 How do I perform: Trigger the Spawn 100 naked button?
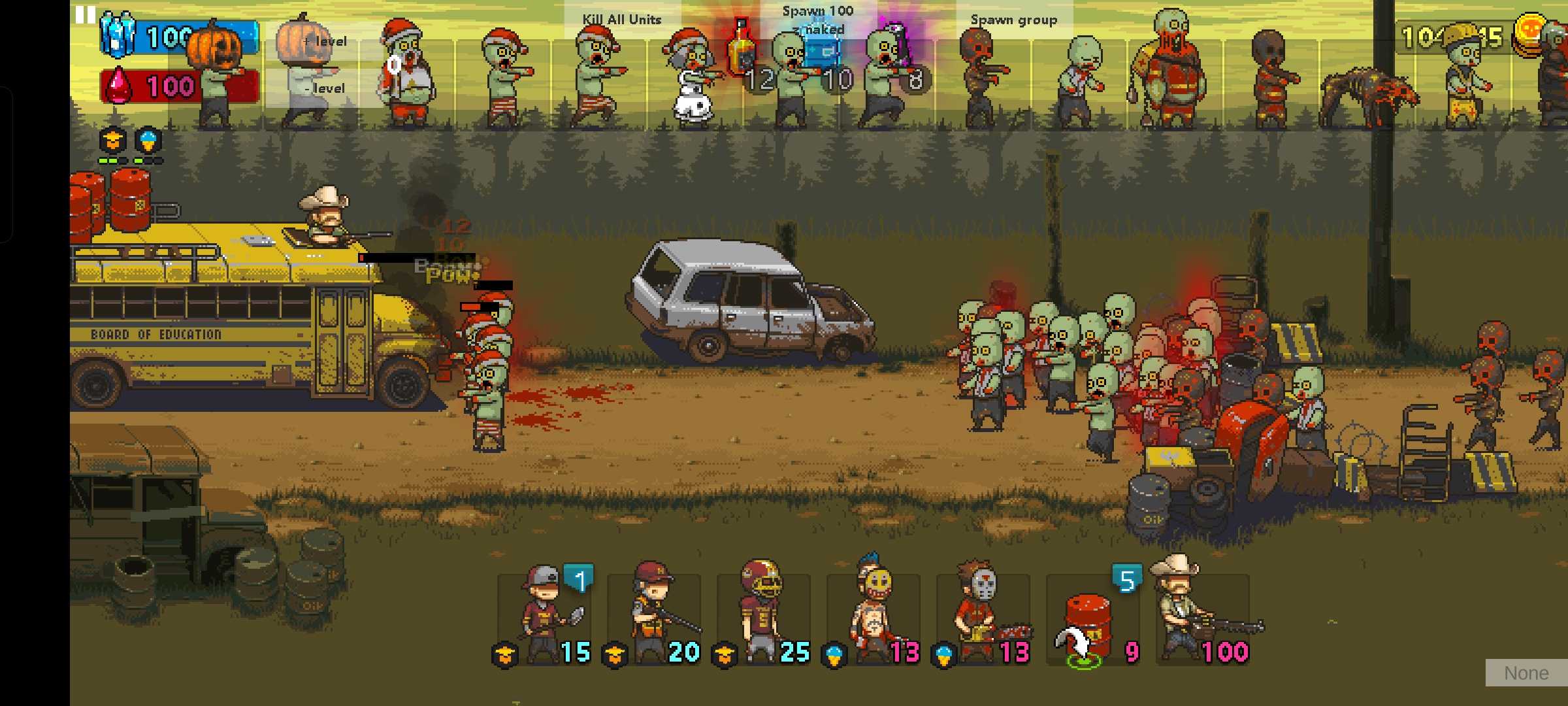818,20
